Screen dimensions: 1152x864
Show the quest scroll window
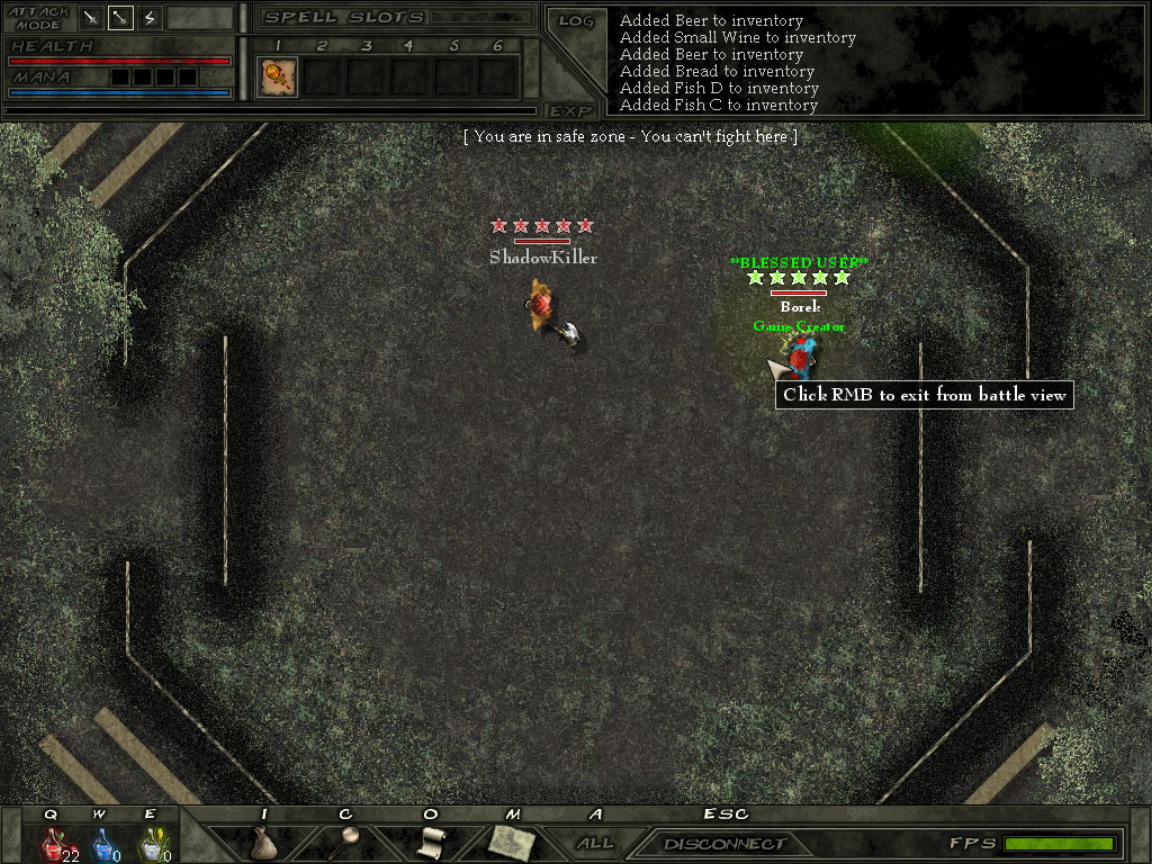[x=430, y=842]
